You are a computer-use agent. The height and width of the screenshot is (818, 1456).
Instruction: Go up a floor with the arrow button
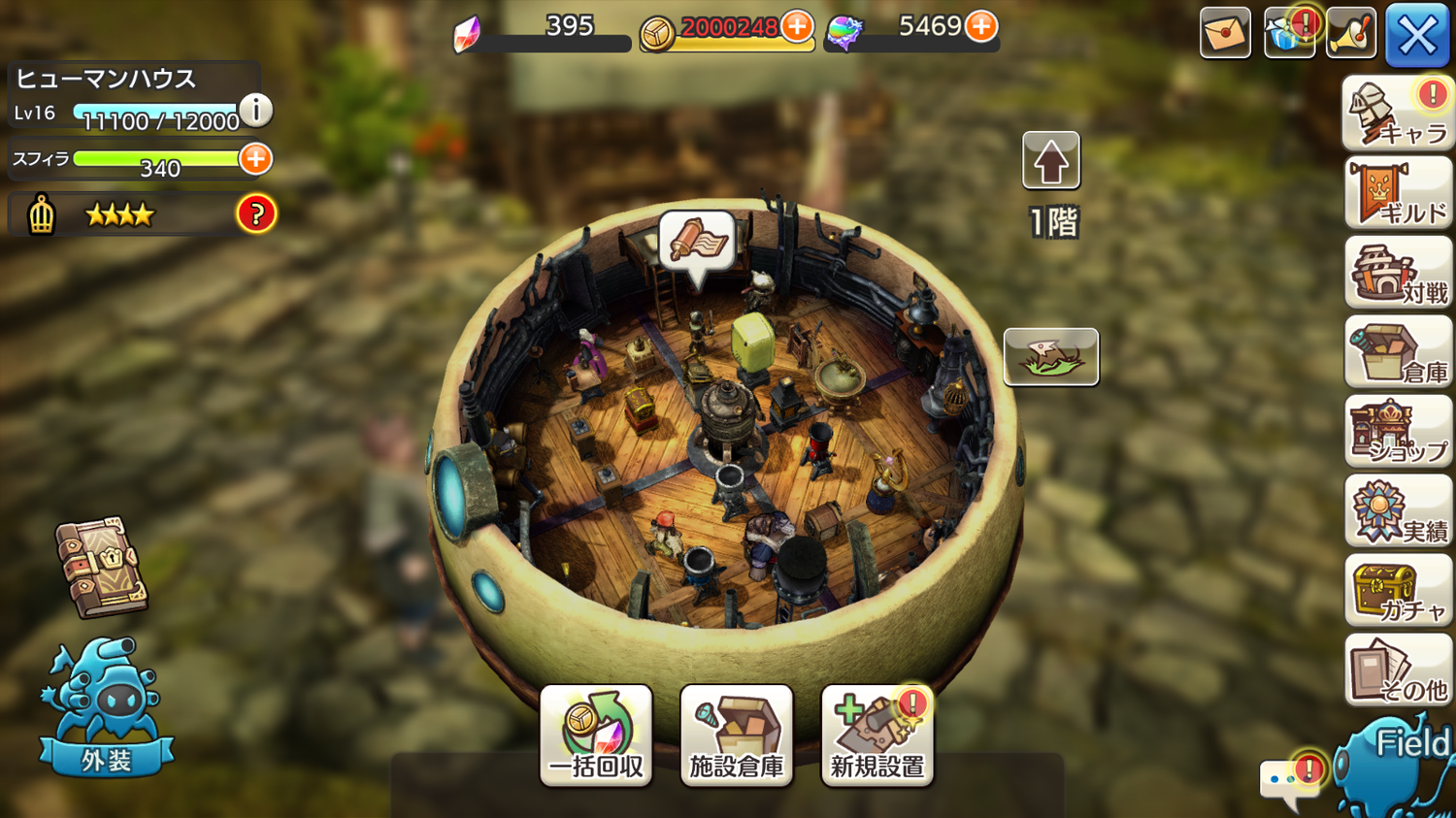coord(1050,161)
